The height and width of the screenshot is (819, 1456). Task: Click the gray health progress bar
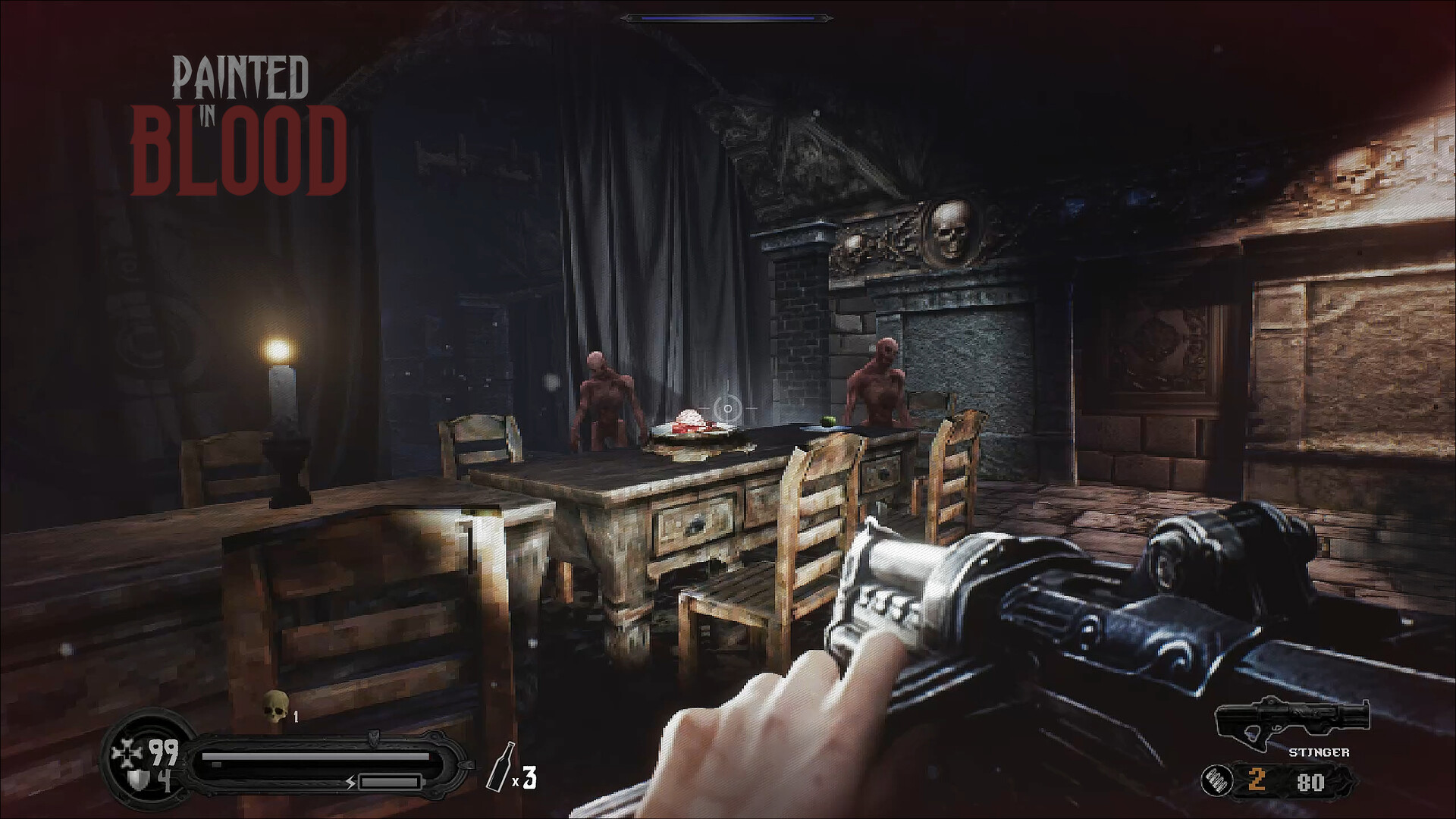[315, 755]
